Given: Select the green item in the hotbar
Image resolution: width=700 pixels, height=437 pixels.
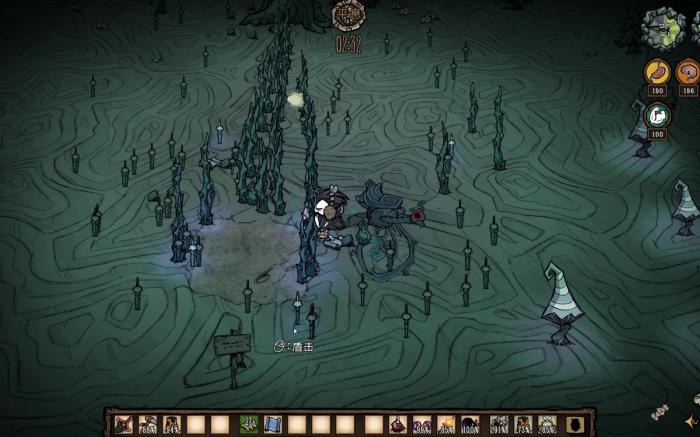Looking at the screenshot, I should point(249,424).
